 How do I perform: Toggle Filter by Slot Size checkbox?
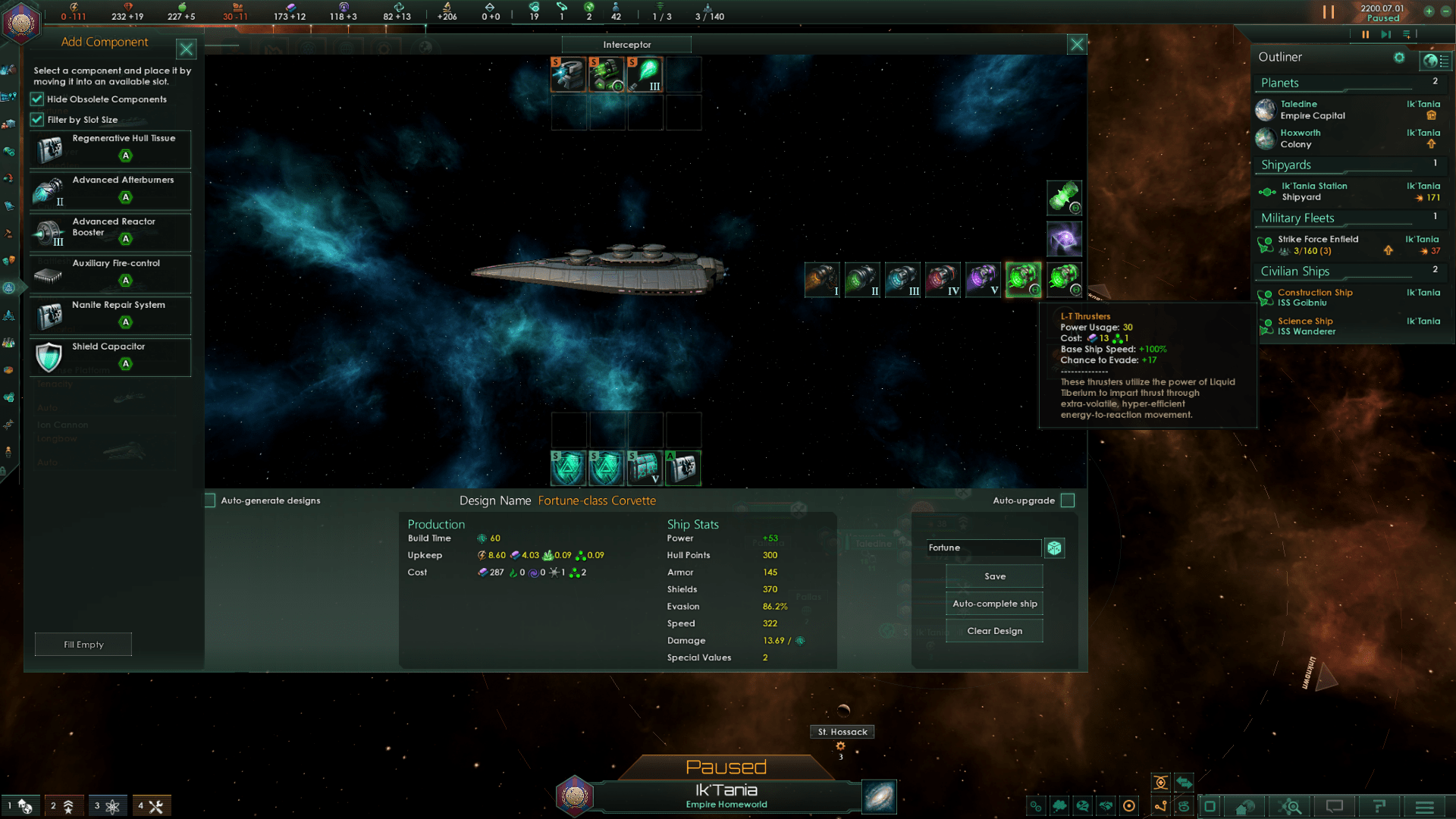37,120
